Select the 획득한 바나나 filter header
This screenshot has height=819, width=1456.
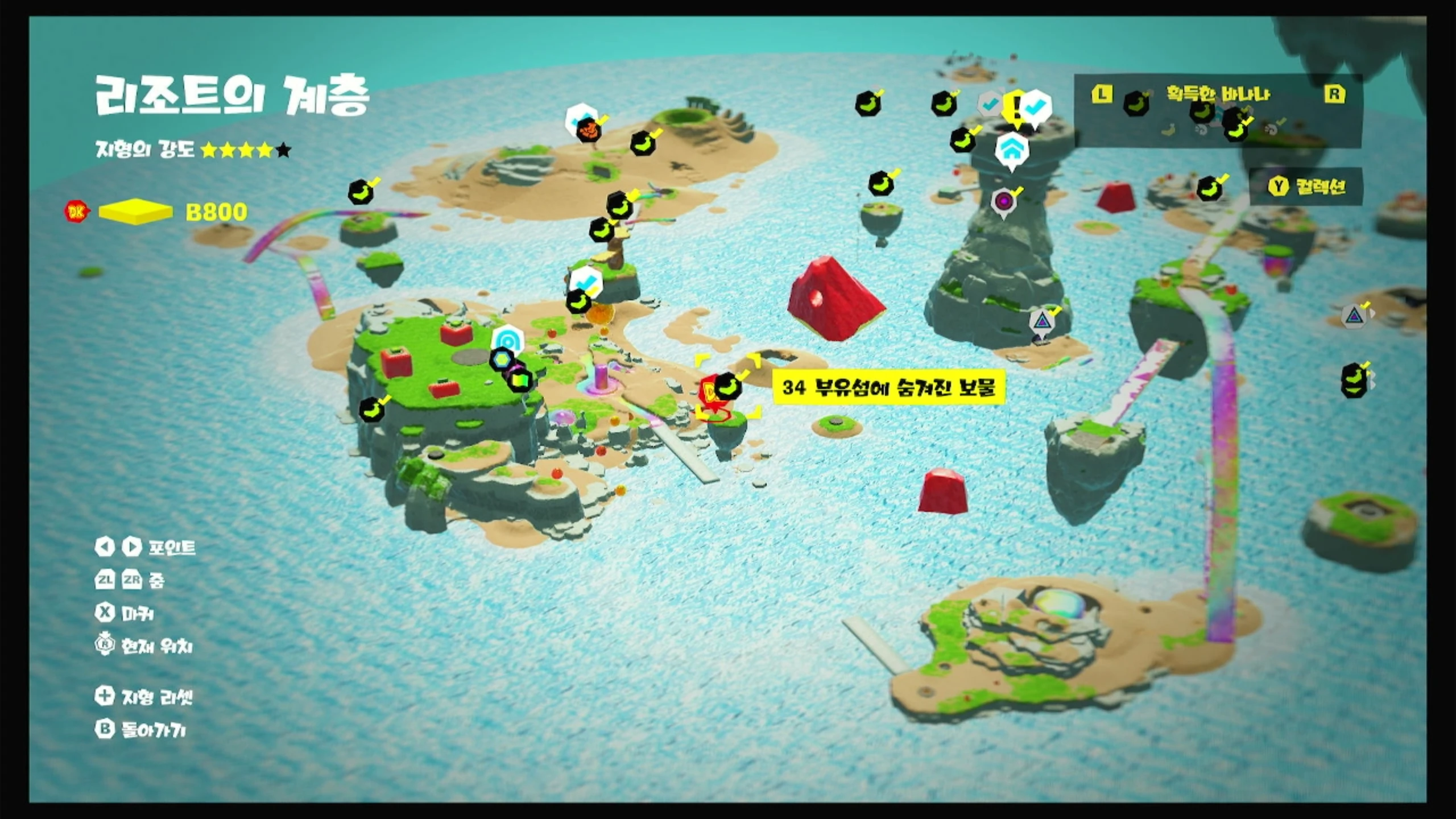1217,94
